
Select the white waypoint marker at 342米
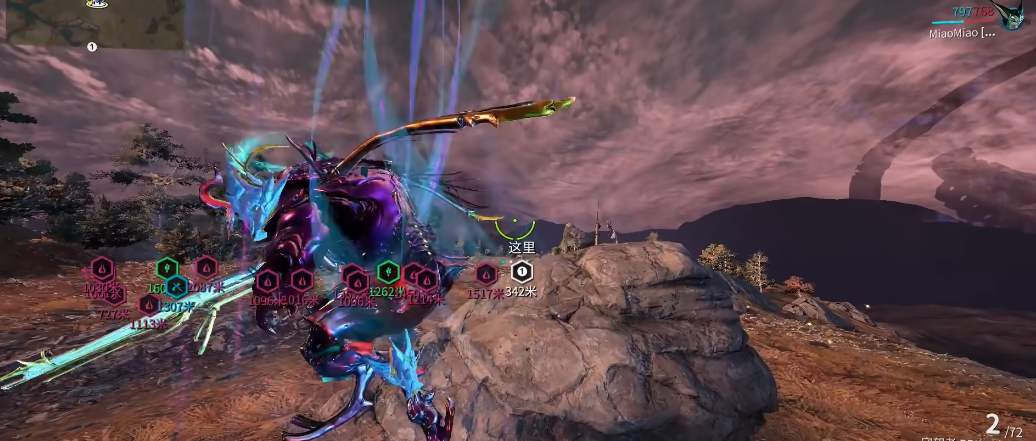(520, 271)
